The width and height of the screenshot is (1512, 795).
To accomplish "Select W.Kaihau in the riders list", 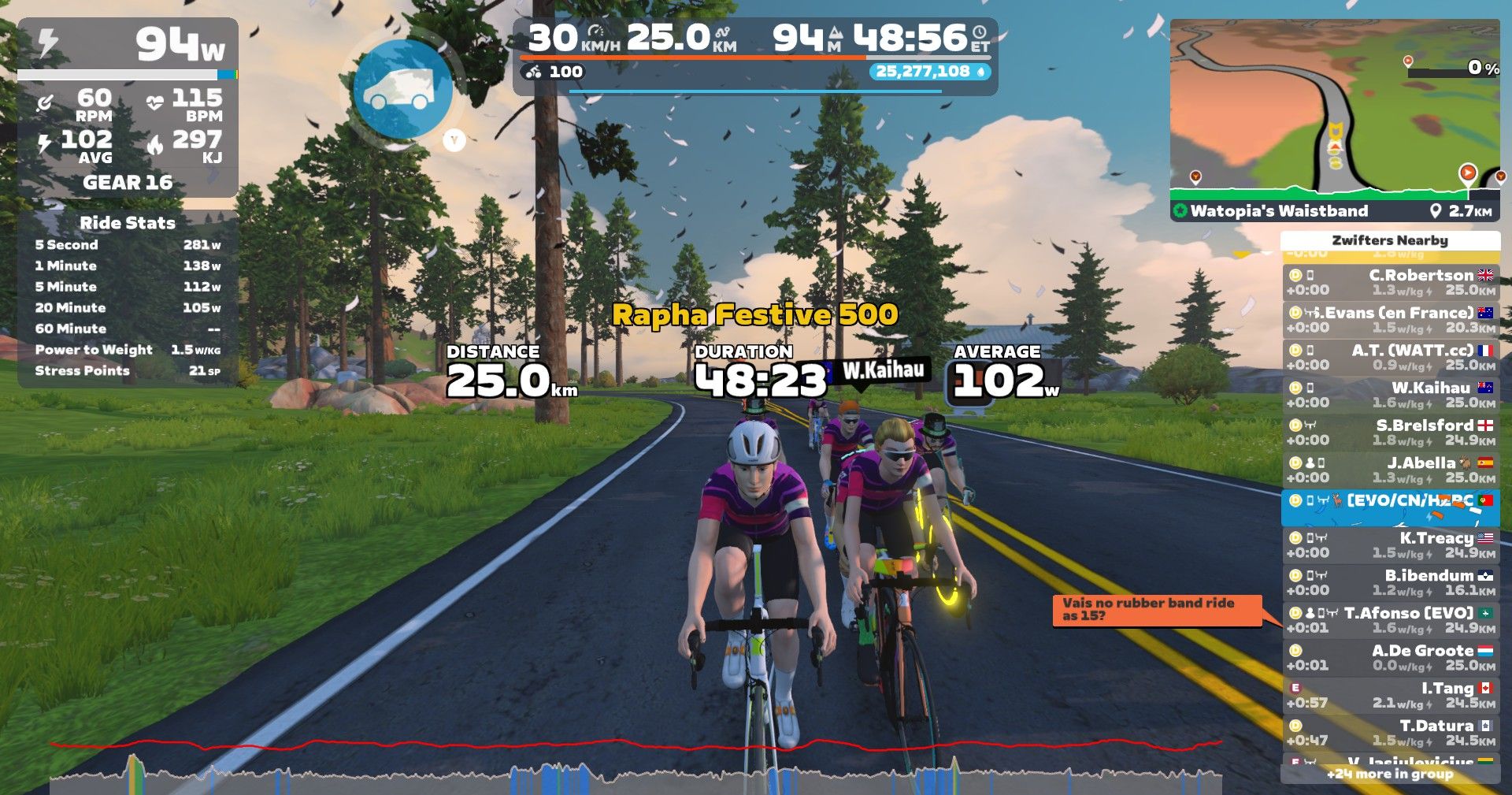I will 1391,395.
